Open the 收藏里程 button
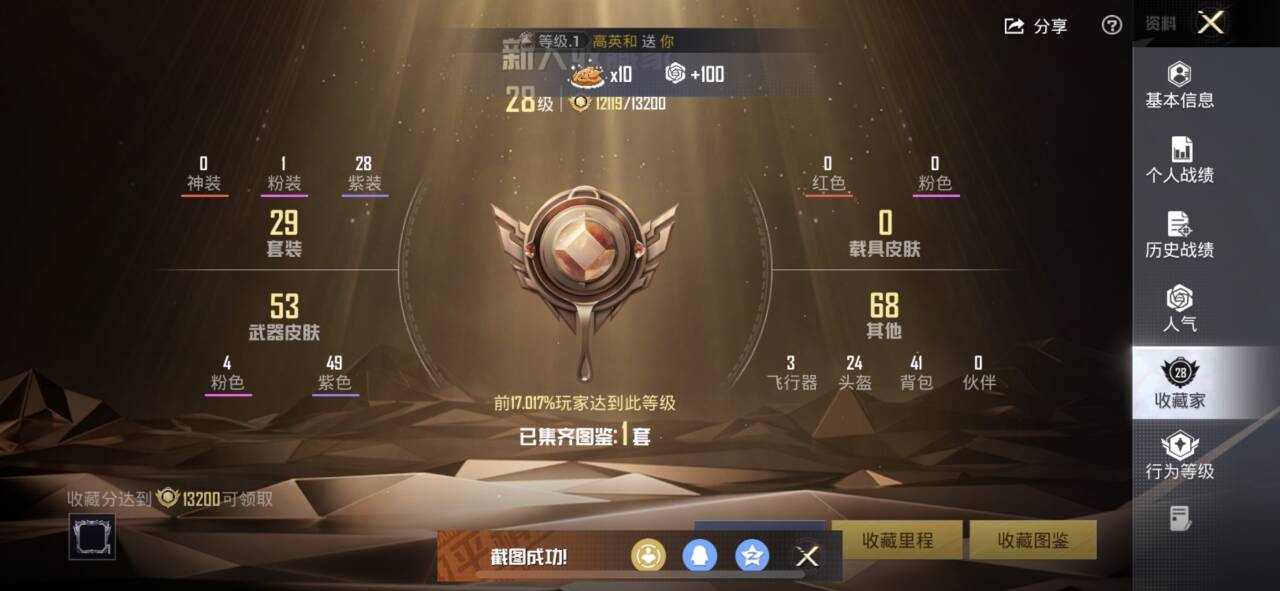 (897, 540)
